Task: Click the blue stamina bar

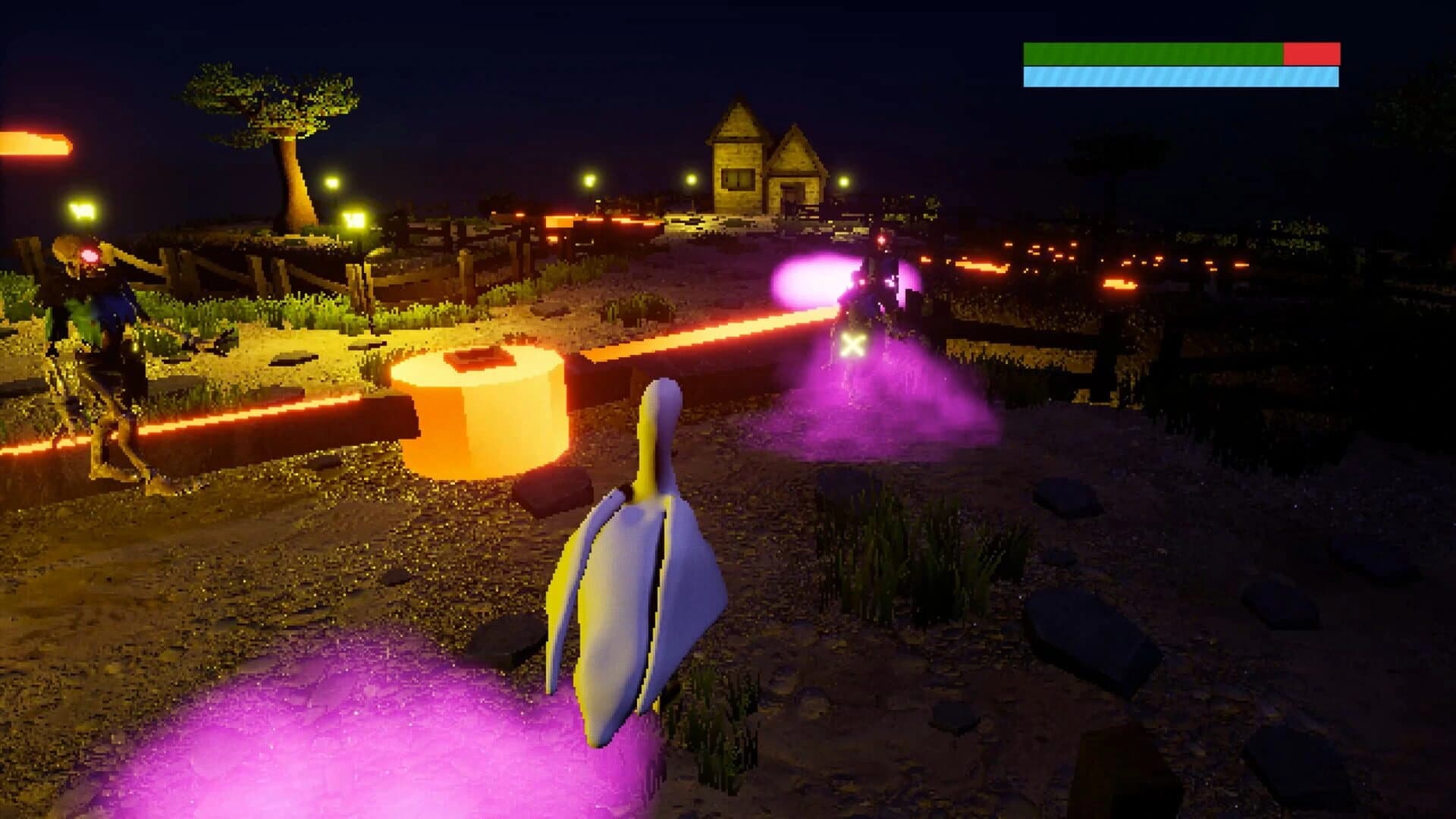Action: [x=1183, y=76]
